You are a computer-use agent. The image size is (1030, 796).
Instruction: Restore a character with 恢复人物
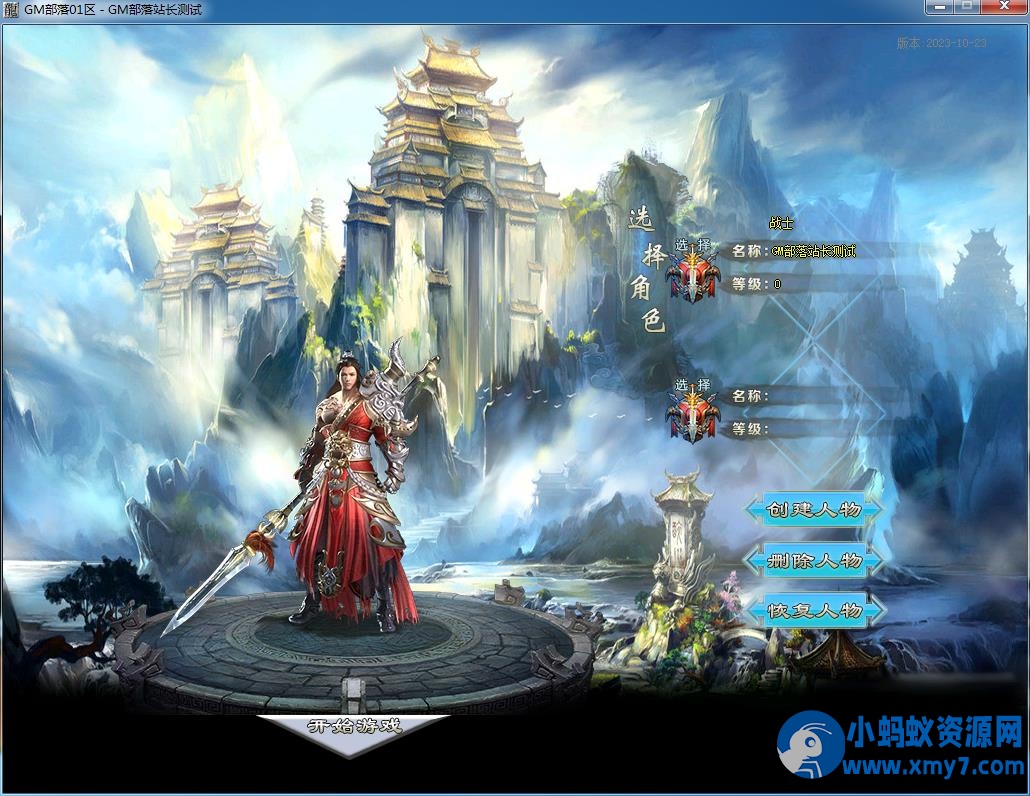pyautogui.click(x=813, y=610)
